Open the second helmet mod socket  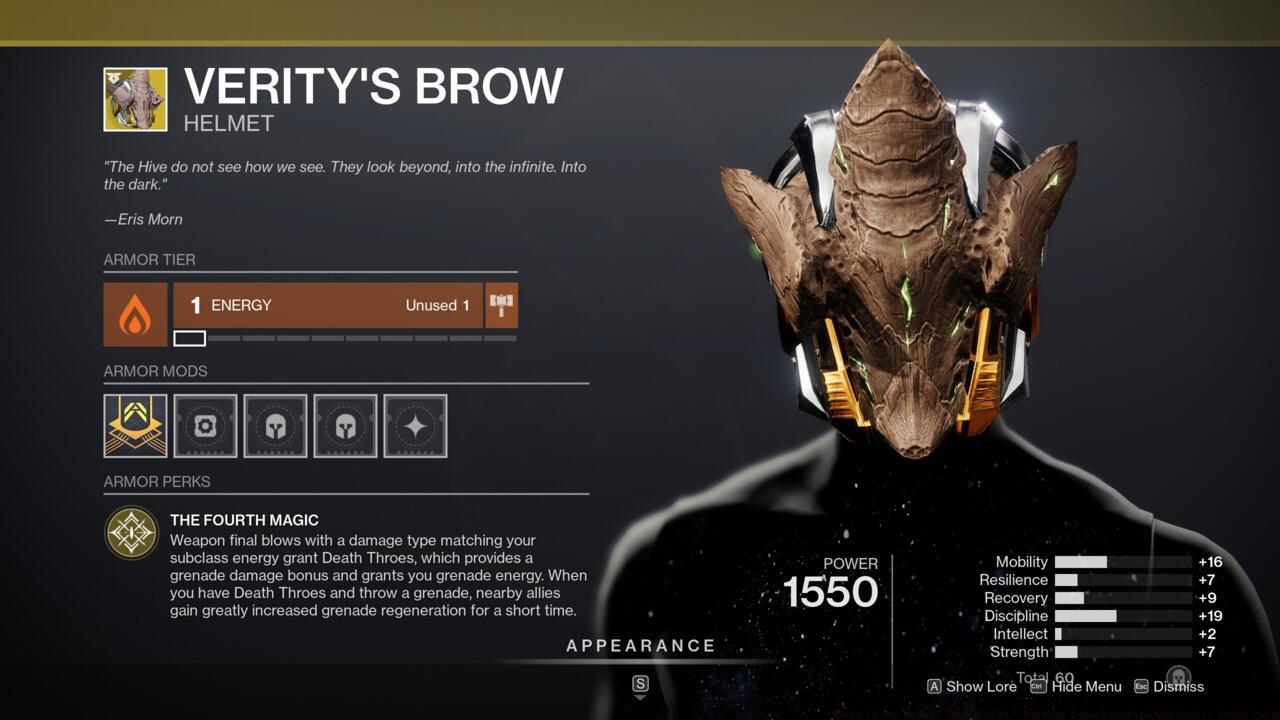click(x=344, y=425)
